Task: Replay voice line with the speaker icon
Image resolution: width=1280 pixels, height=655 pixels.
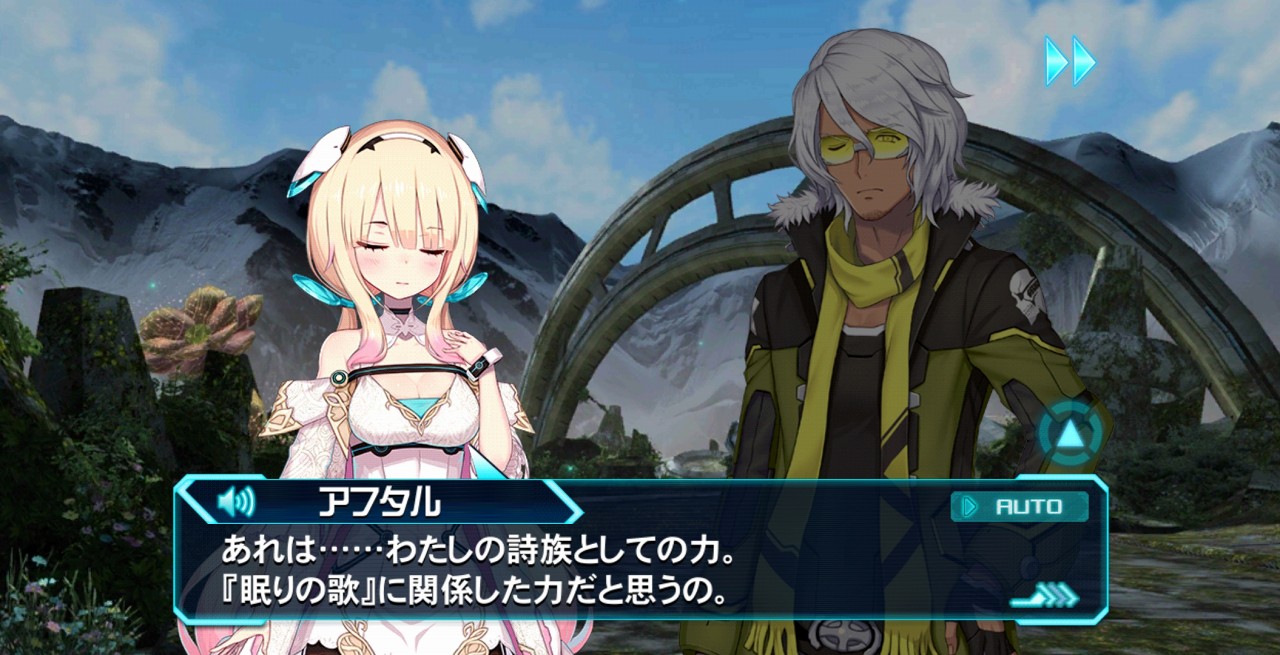Action: 236,501
